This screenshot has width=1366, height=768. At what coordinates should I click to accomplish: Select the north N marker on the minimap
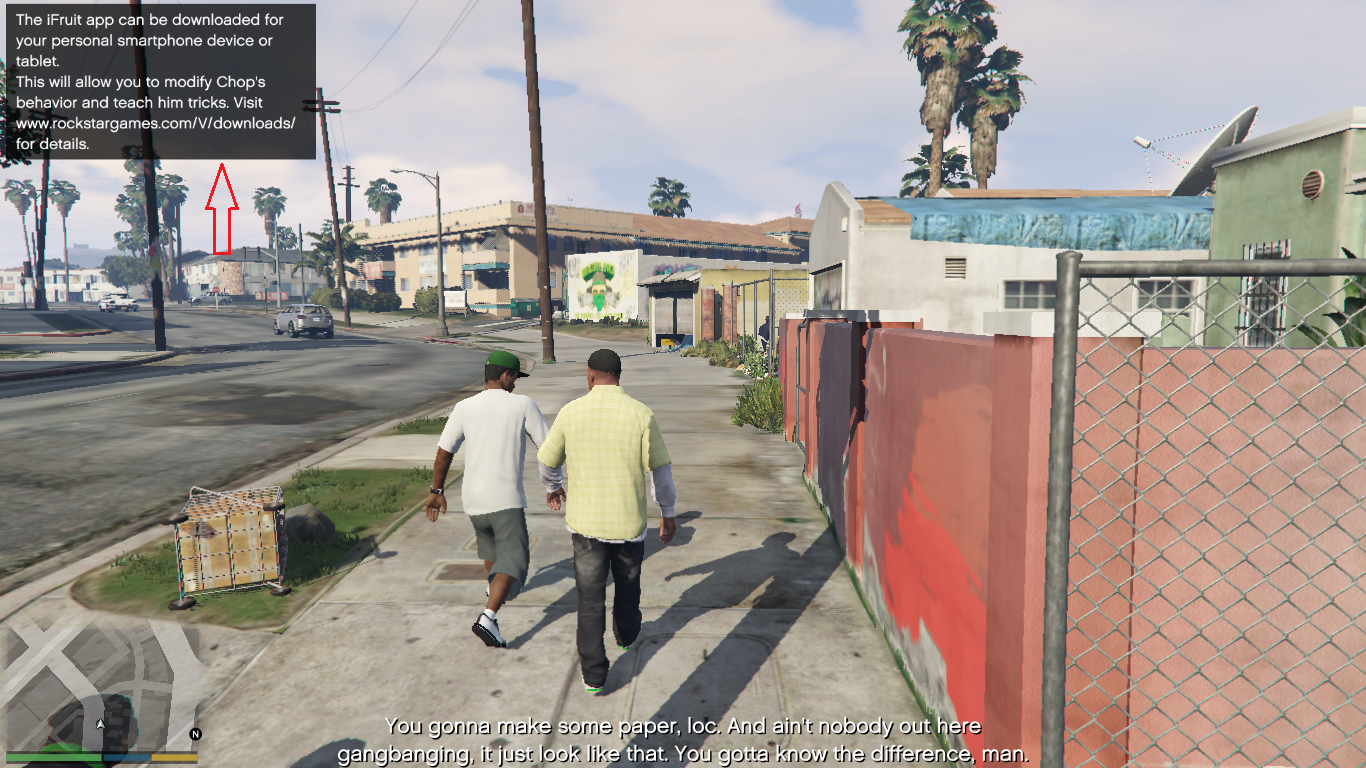(195, 734)
